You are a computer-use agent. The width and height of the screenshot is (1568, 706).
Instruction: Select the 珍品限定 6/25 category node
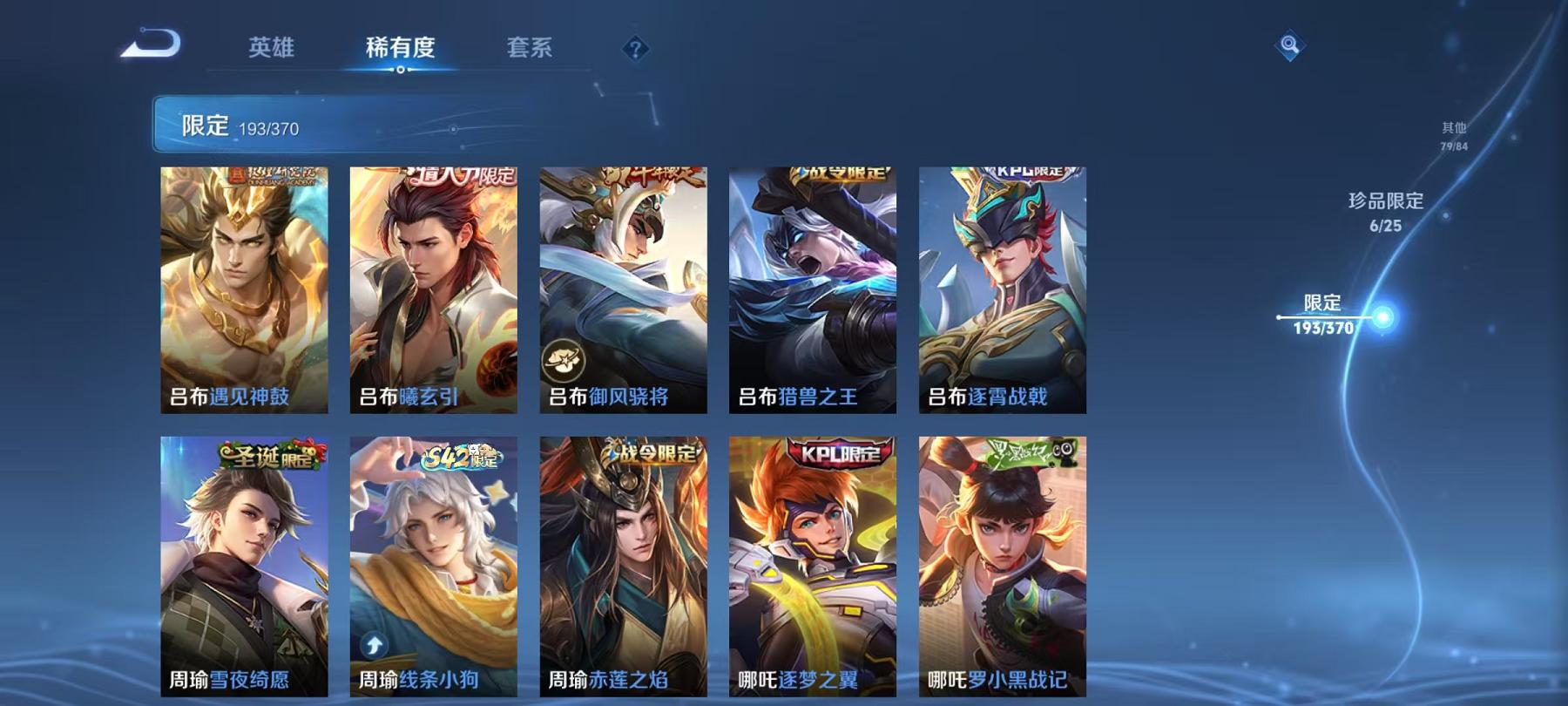coord(1383,214)
